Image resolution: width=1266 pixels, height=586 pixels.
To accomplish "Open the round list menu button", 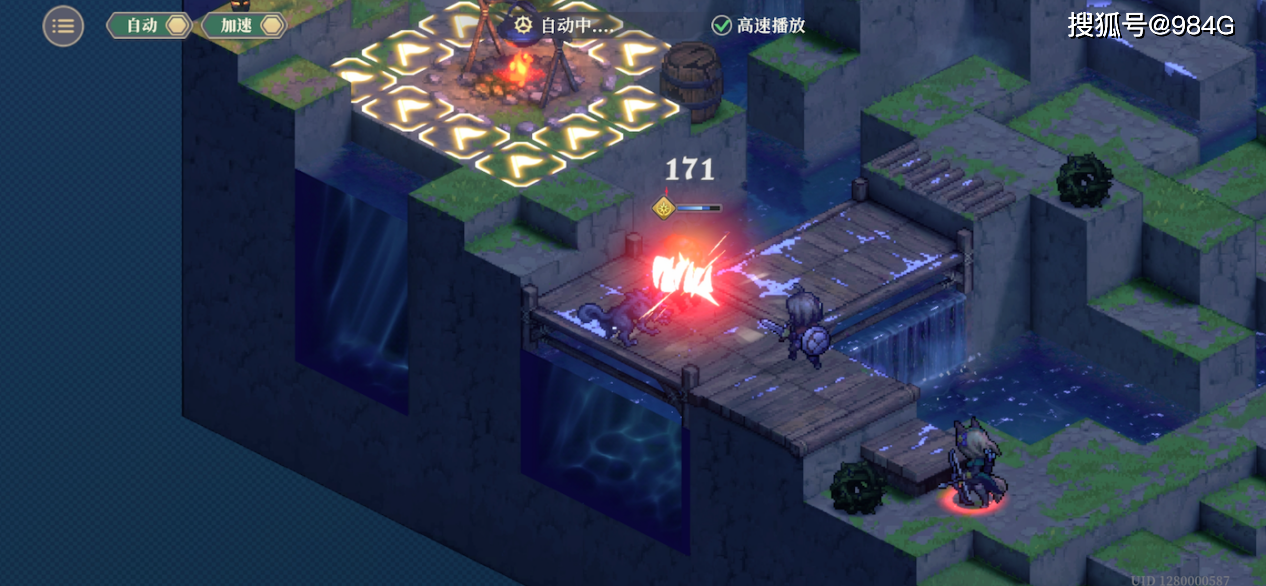I will 63,26.
